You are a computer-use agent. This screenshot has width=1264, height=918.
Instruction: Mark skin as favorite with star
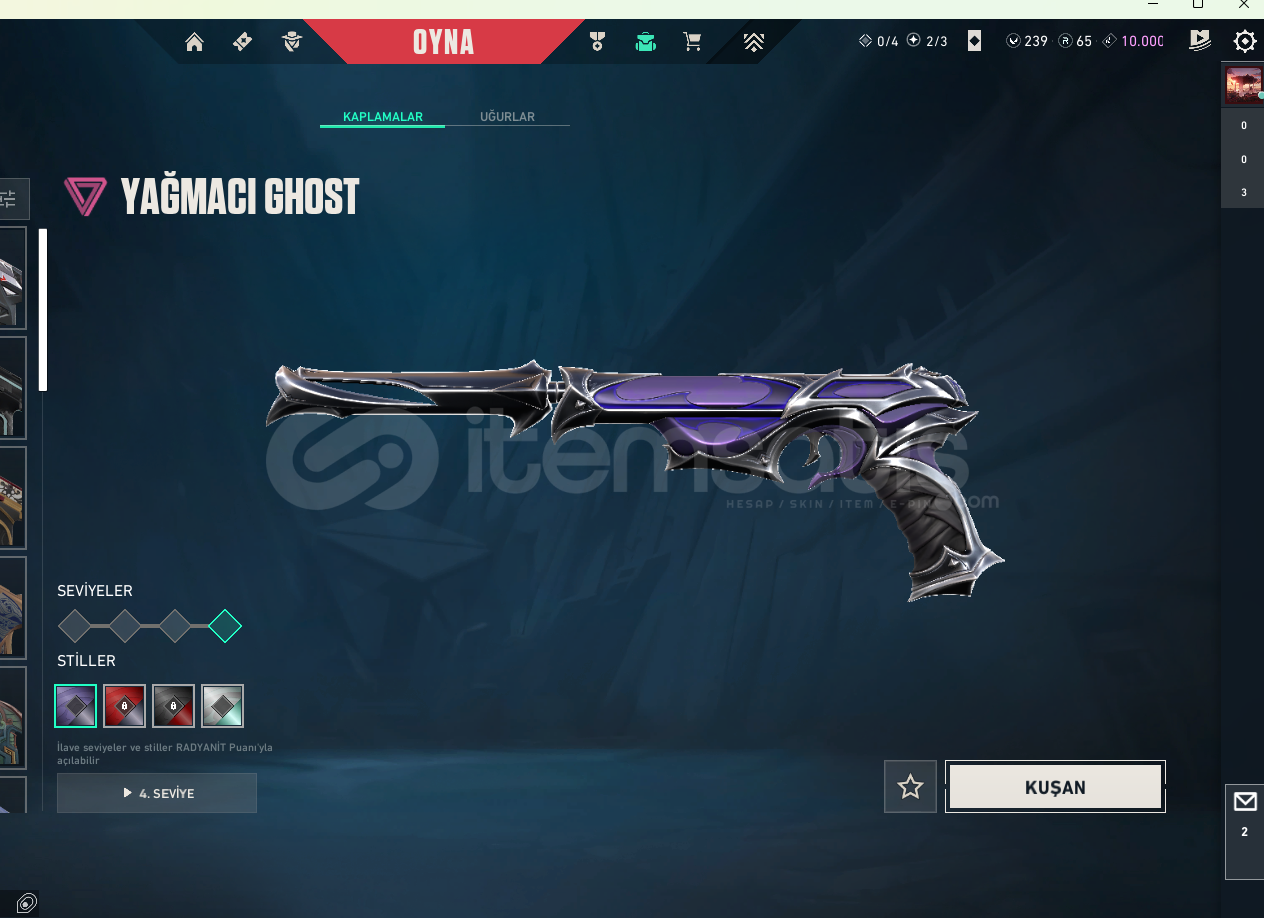tap(910, 787)
